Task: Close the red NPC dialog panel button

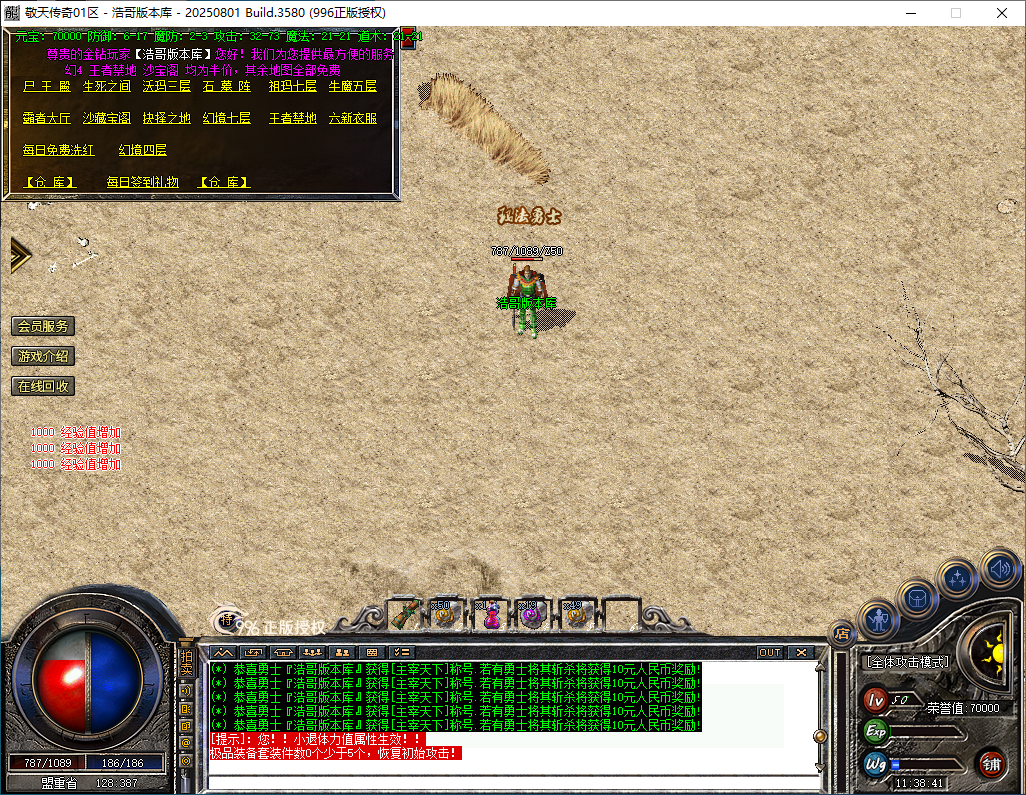Action: 408,40
